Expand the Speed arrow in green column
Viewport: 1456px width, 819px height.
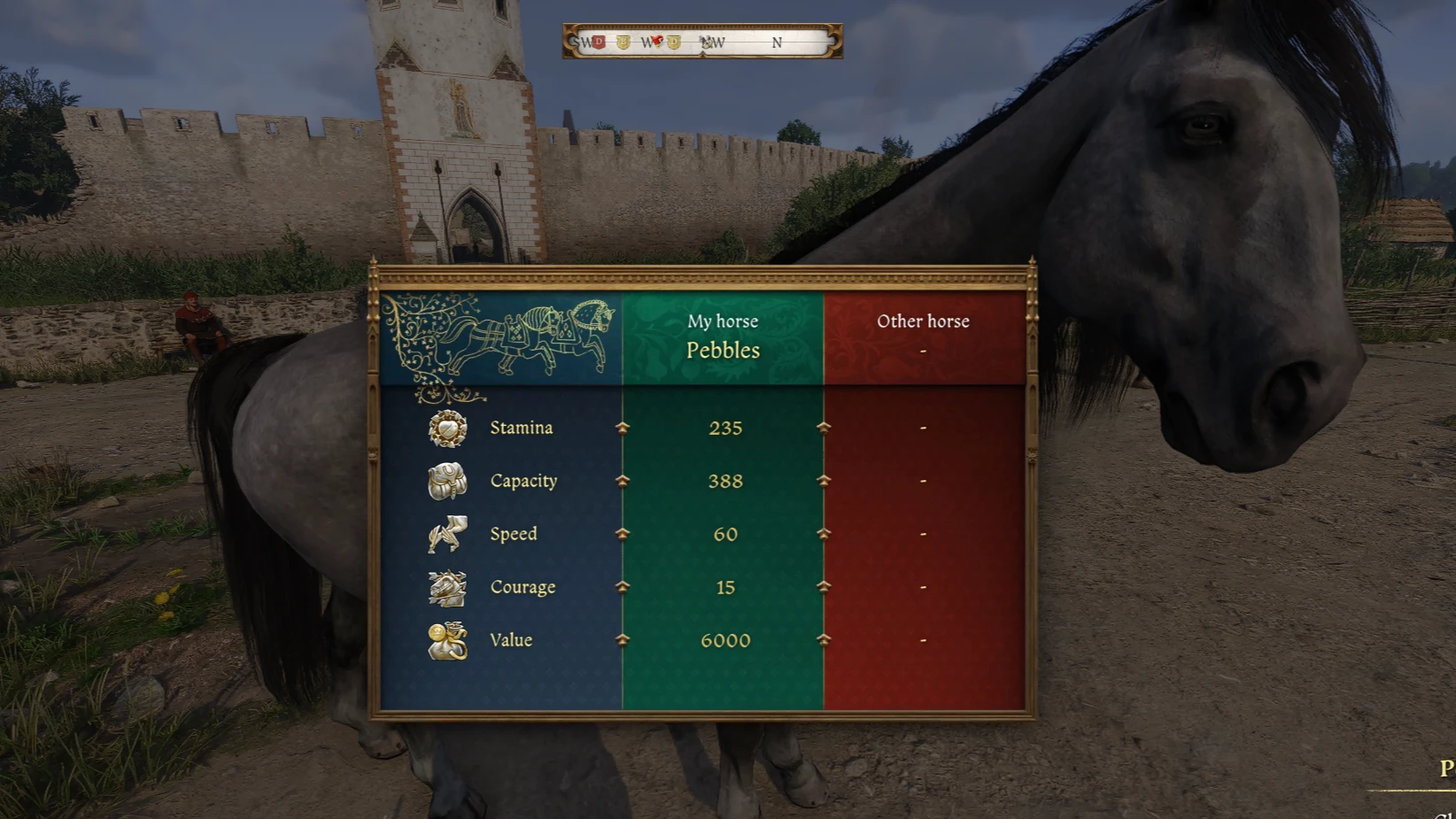(623, 534)
